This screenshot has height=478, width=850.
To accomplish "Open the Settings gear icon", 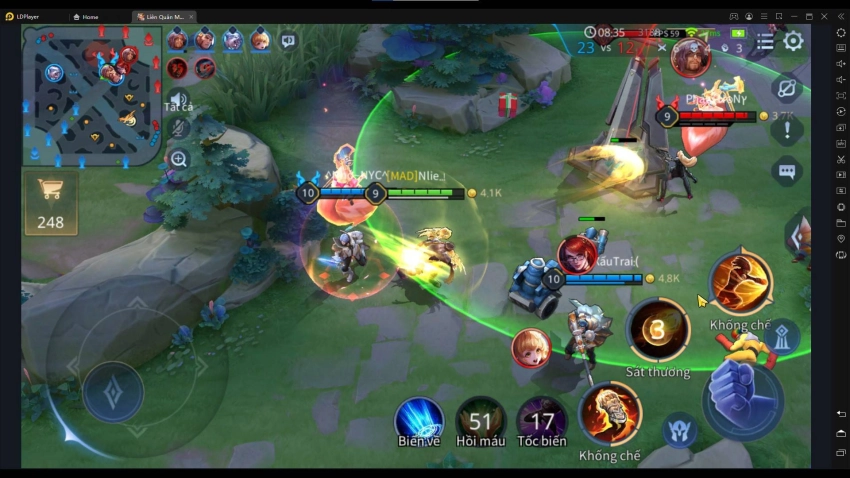I will click(x=793, y=41).
